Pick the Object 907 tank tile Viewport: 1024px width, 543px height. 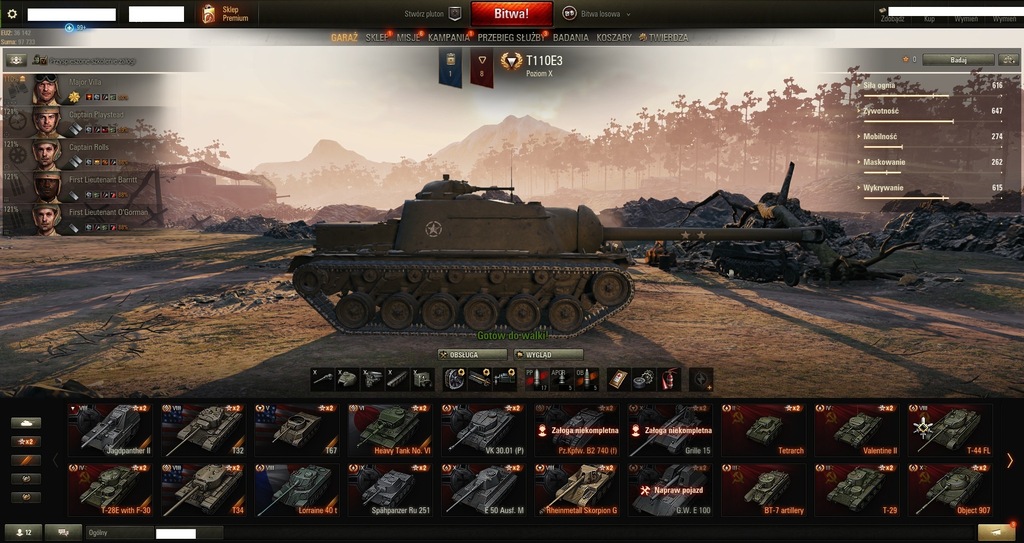click(x=949, y=489)
